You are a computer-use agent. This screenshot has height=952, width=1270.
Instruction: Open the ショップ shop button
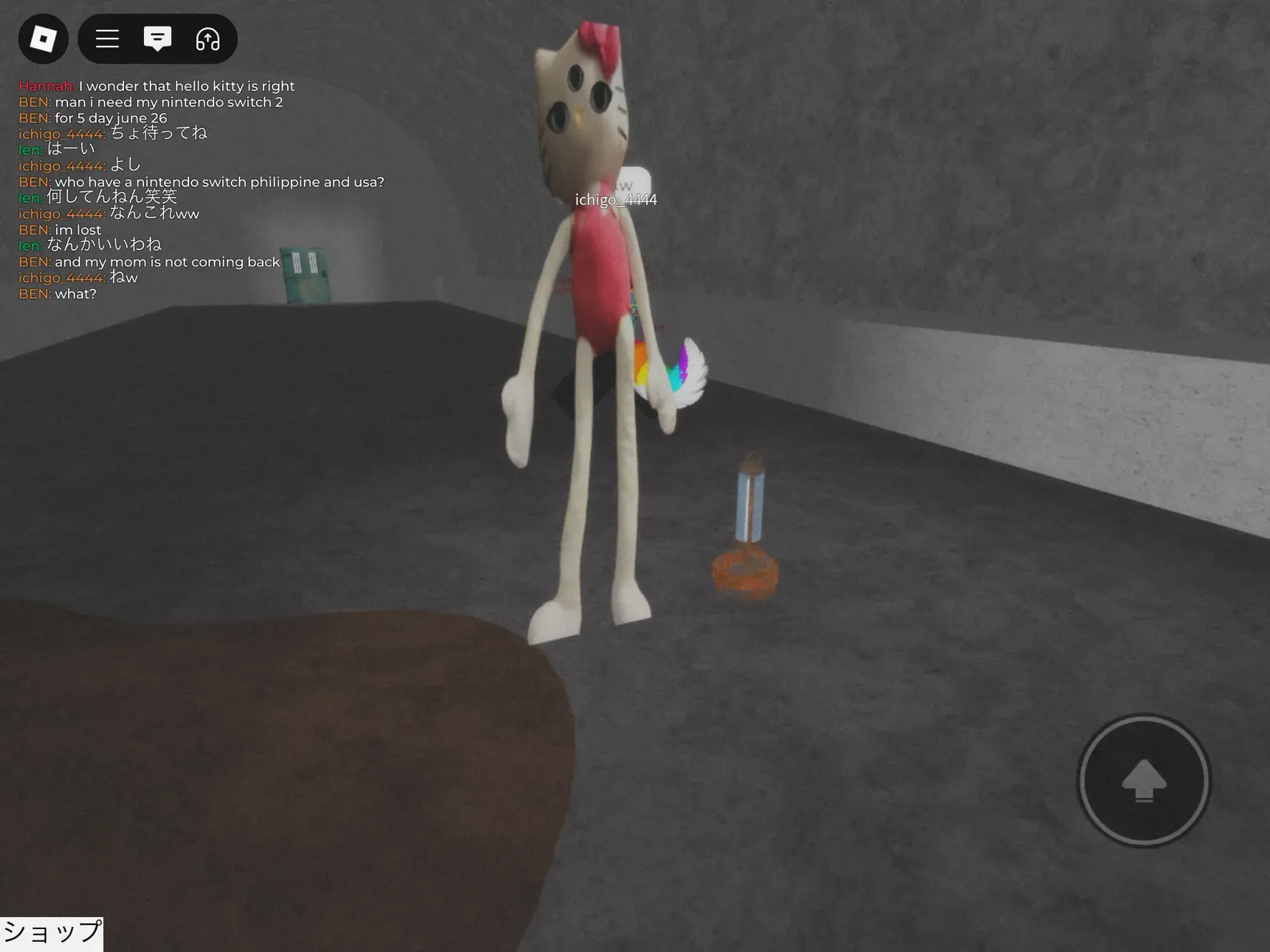[52, 933]
